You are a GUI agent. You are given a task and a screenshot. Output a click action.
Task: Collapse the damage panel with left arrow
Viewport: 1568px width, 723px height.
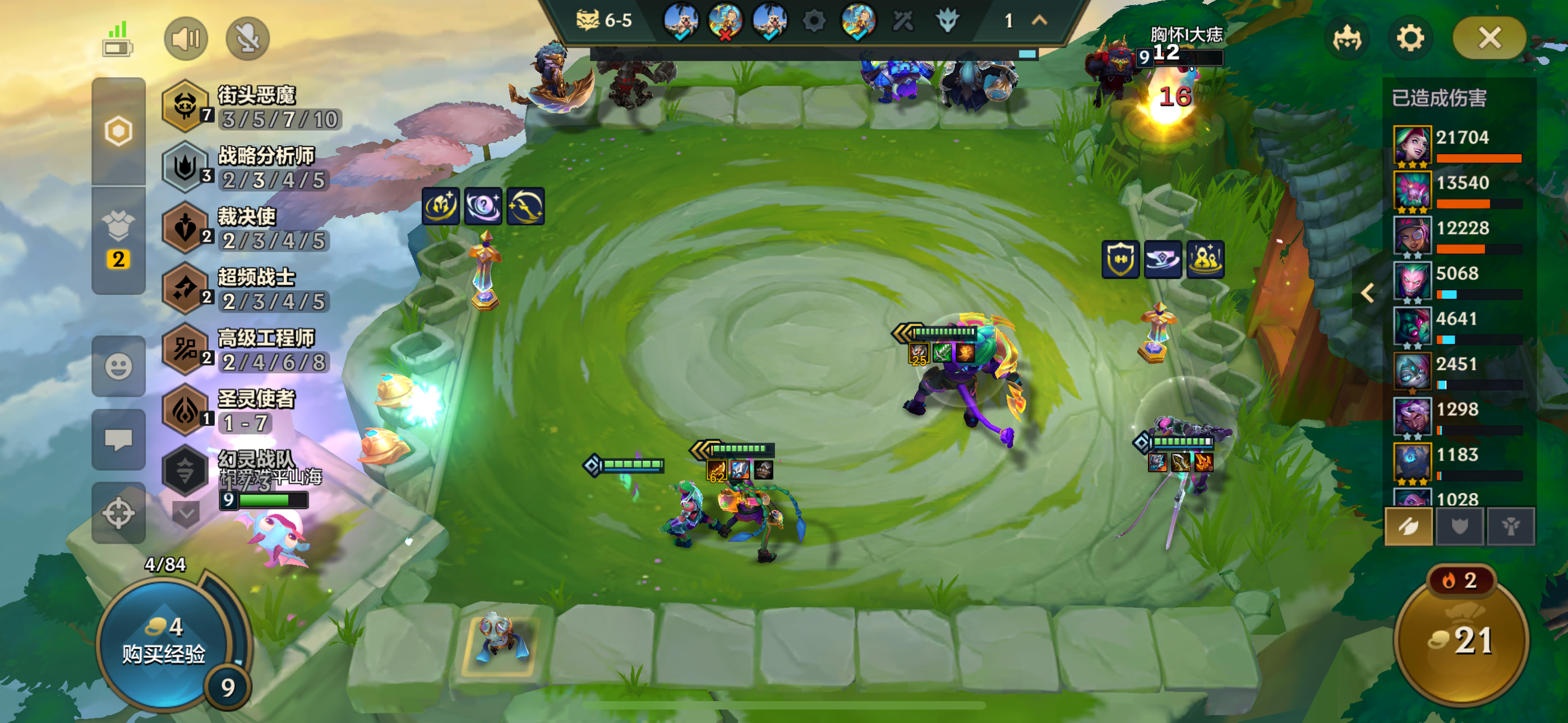[1367, 293]
